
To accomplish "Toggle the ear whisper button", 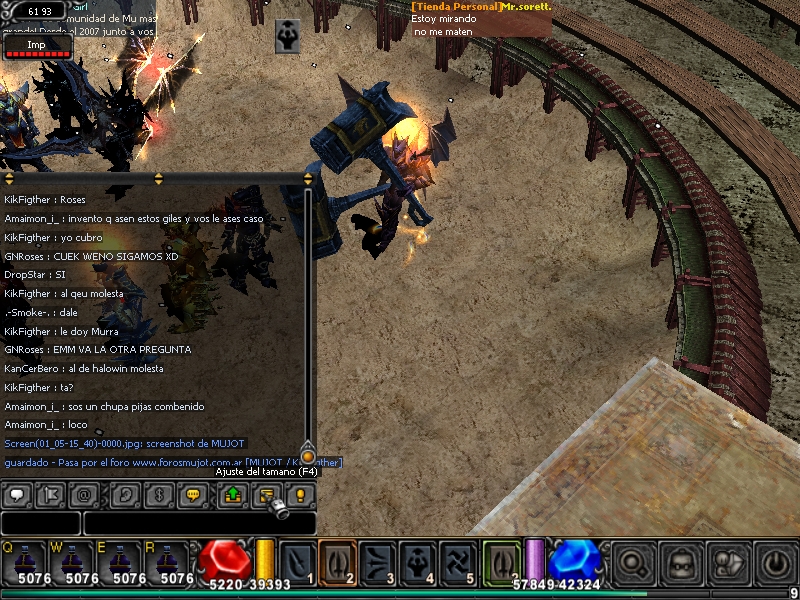I will [127, 494].
